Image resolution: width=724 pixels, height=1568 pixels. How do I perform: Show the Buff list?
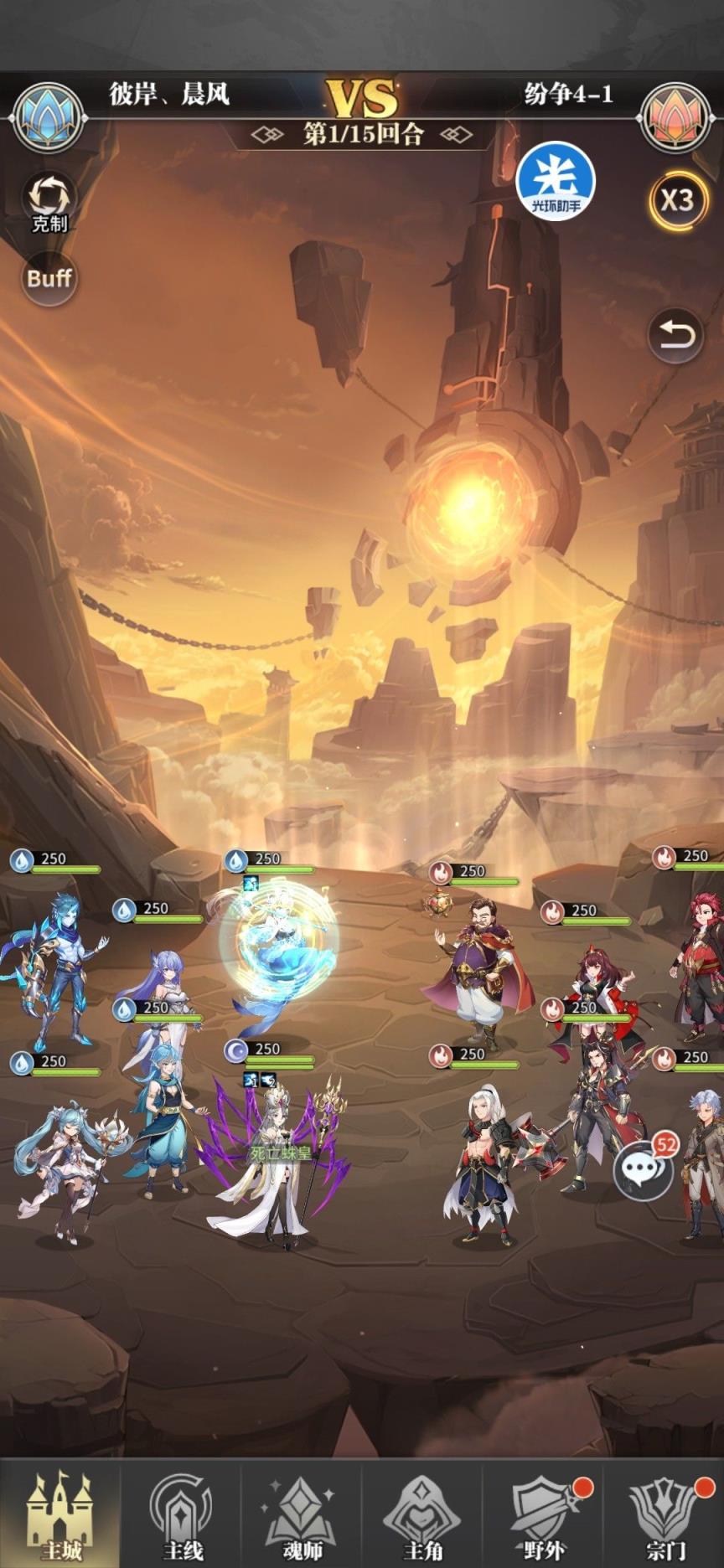[x=49, y=278]
